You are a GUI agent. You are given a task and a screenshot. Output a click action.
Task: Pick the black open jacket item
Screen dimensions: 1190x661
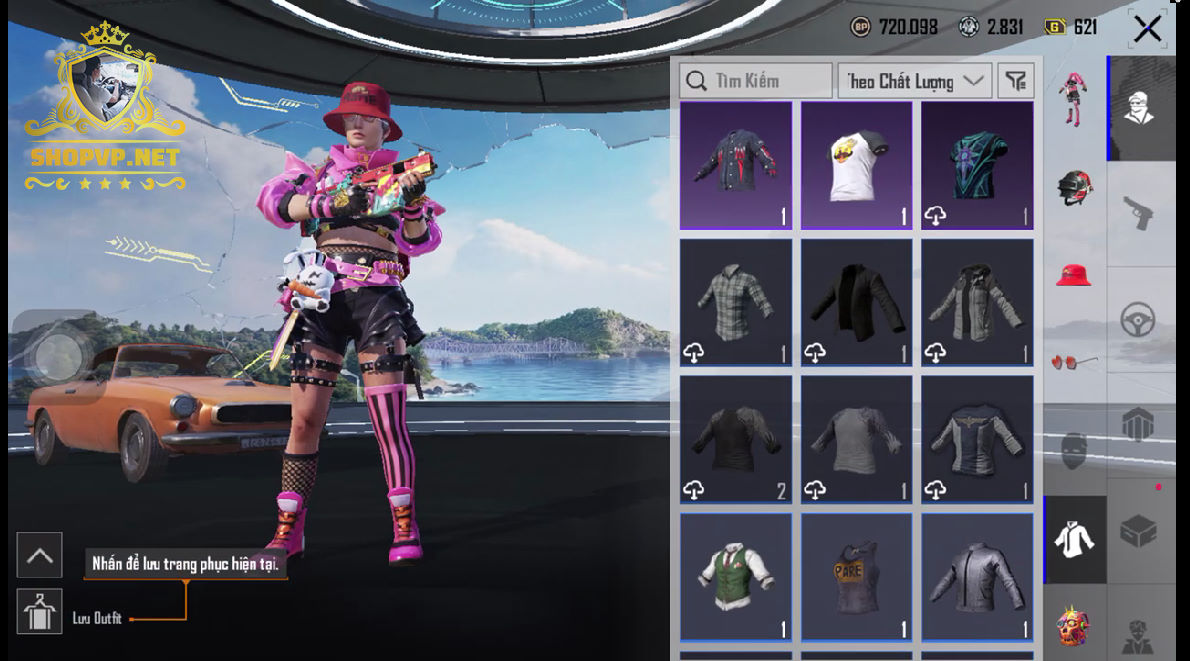click(857, 302)
